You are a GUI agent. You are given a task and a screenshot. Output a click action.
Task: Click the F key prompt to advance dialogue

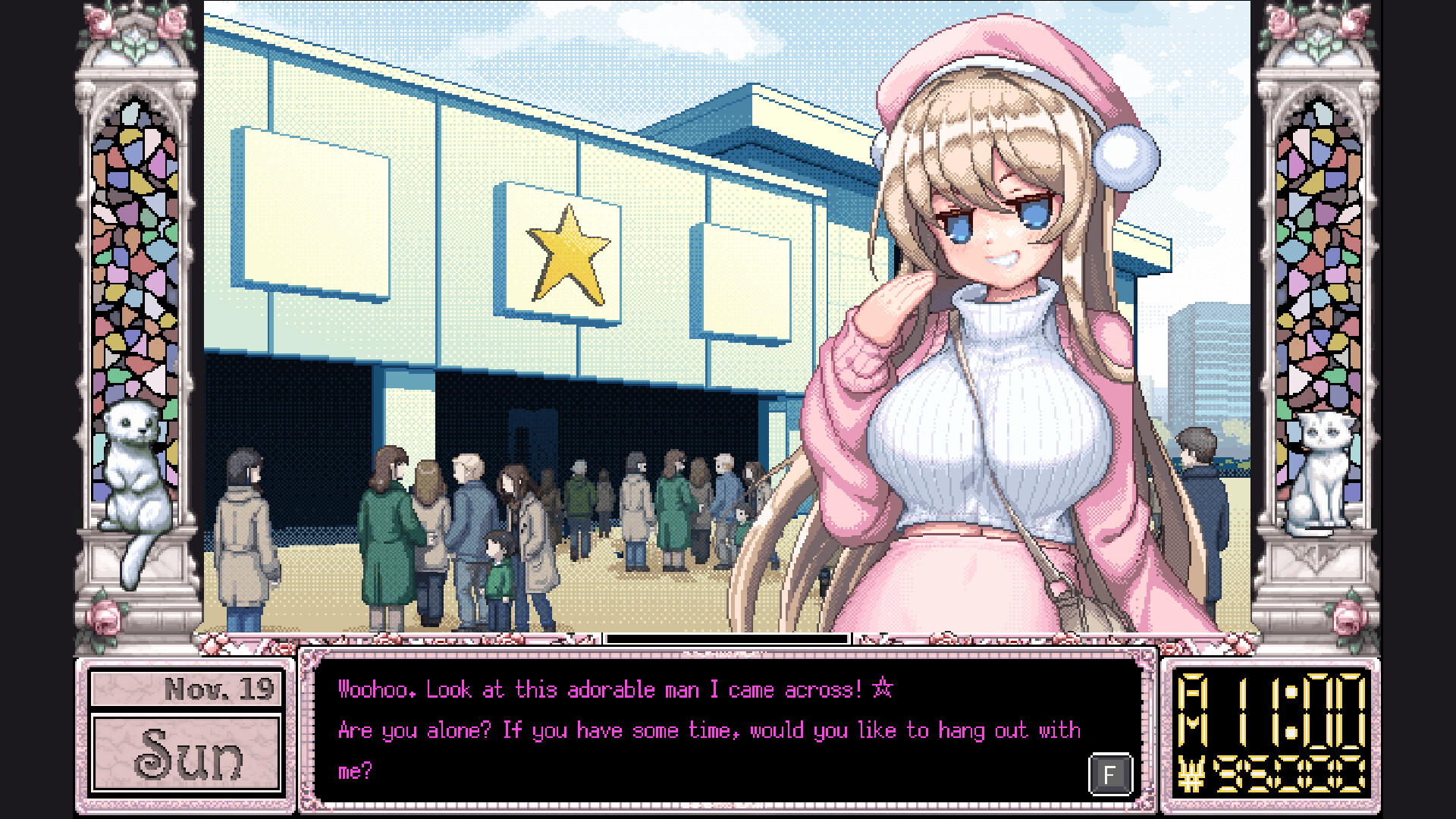point(1110,774)
